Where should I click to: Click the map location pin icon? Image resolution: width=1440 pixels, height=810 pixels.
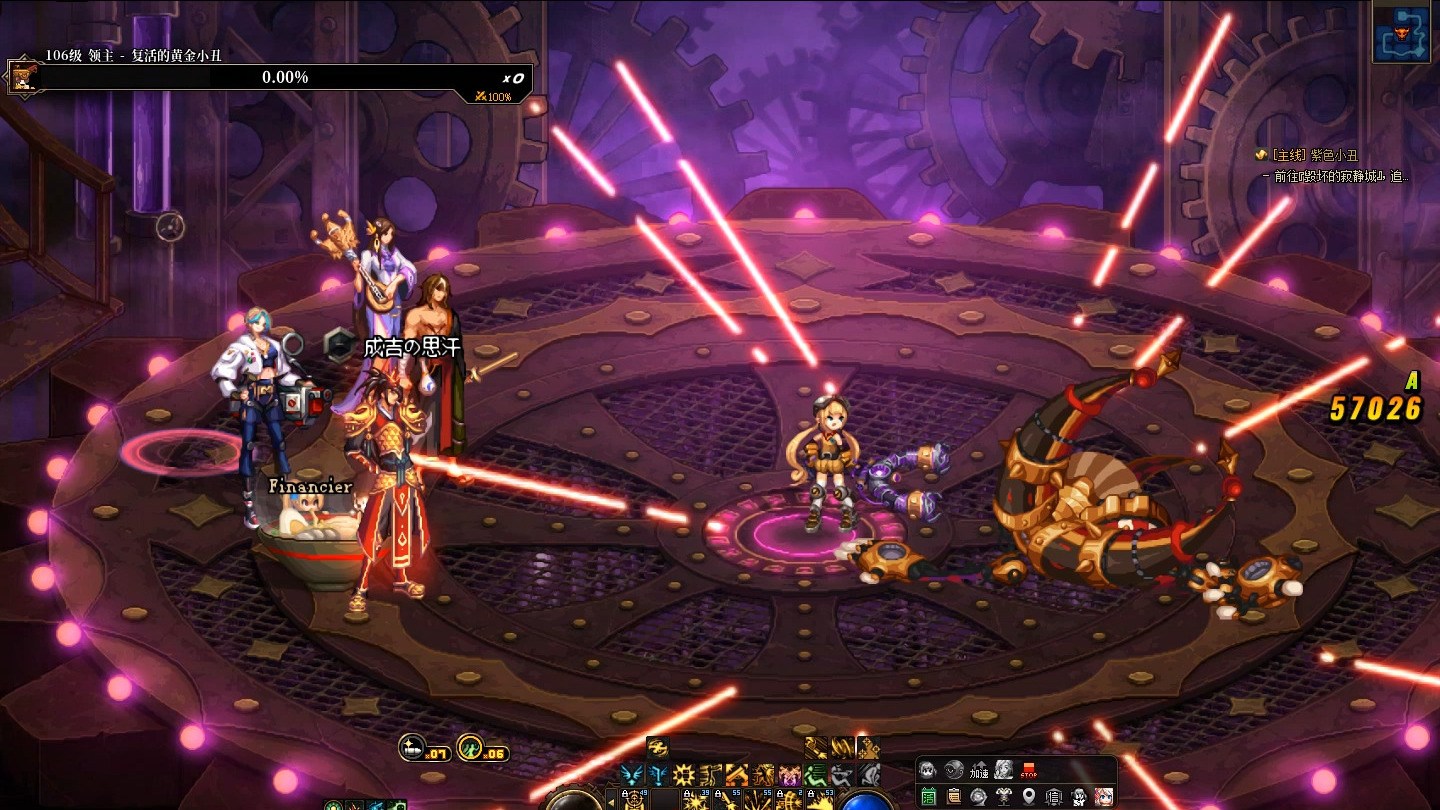1029,797
